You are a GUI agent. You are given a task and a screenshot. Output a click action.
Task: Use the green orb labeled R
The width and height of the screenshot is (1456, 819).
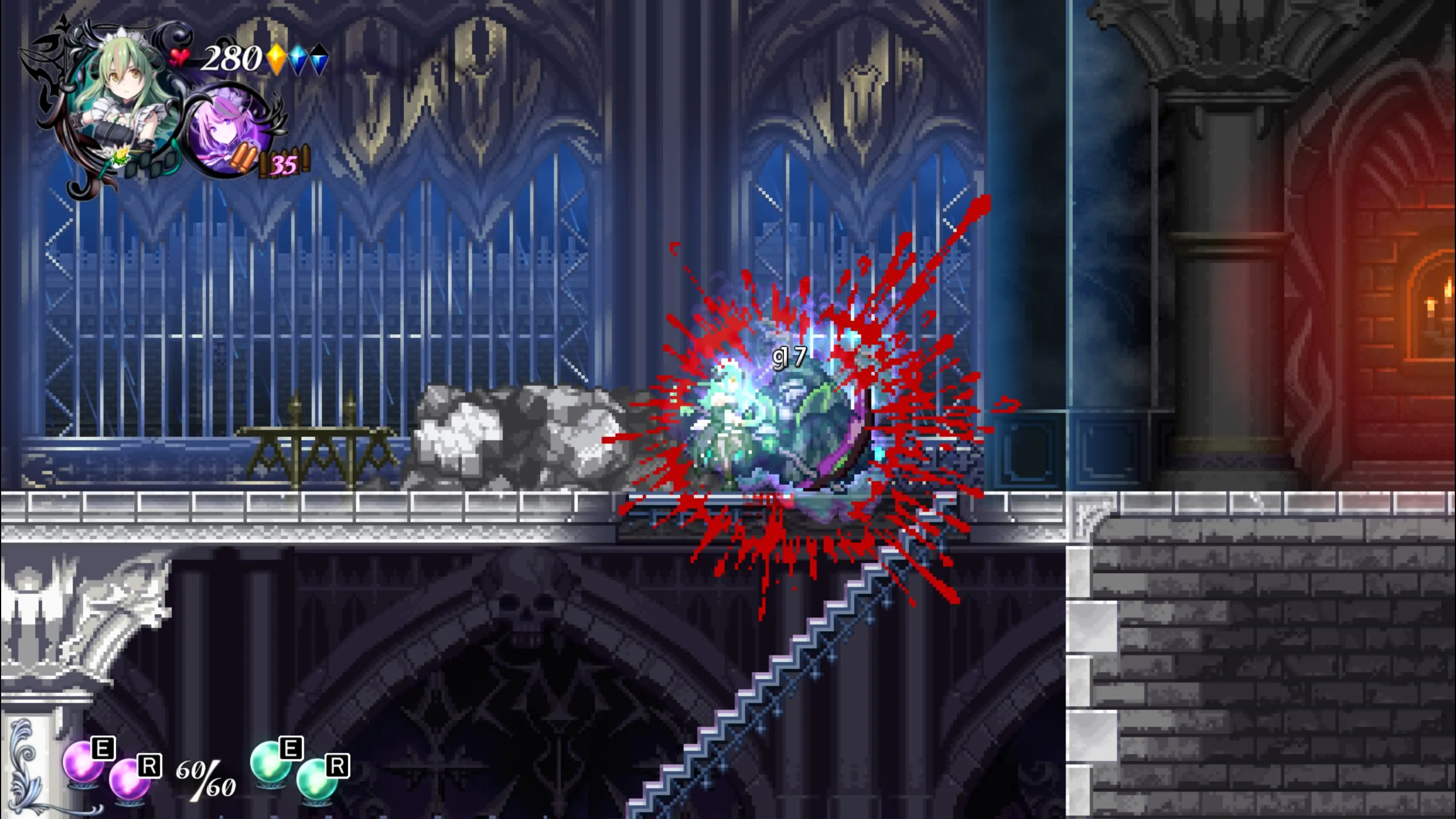click(317, 778)
